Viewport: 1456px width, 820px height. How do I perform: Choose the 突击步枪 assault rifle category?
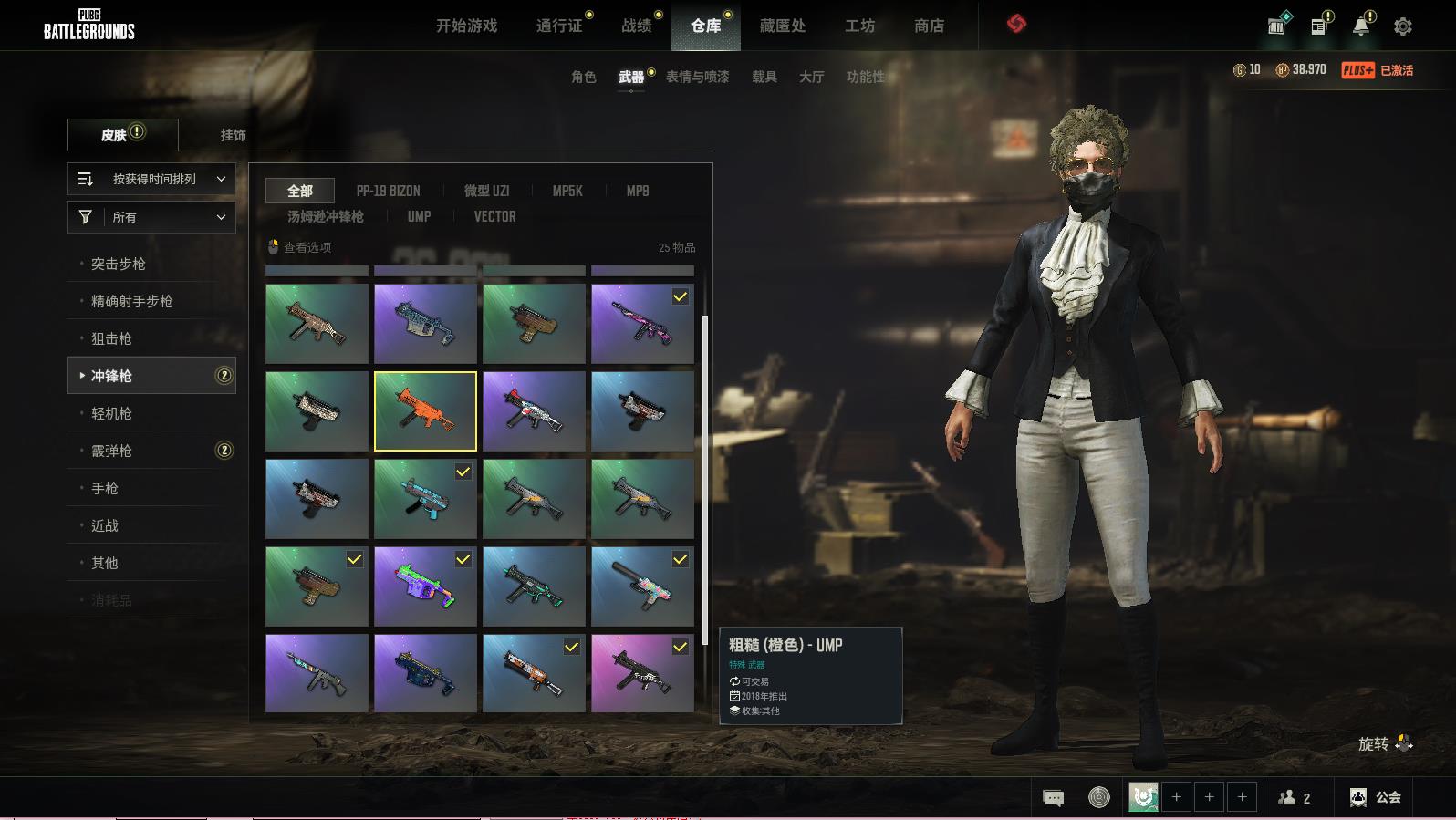(119, 264)
